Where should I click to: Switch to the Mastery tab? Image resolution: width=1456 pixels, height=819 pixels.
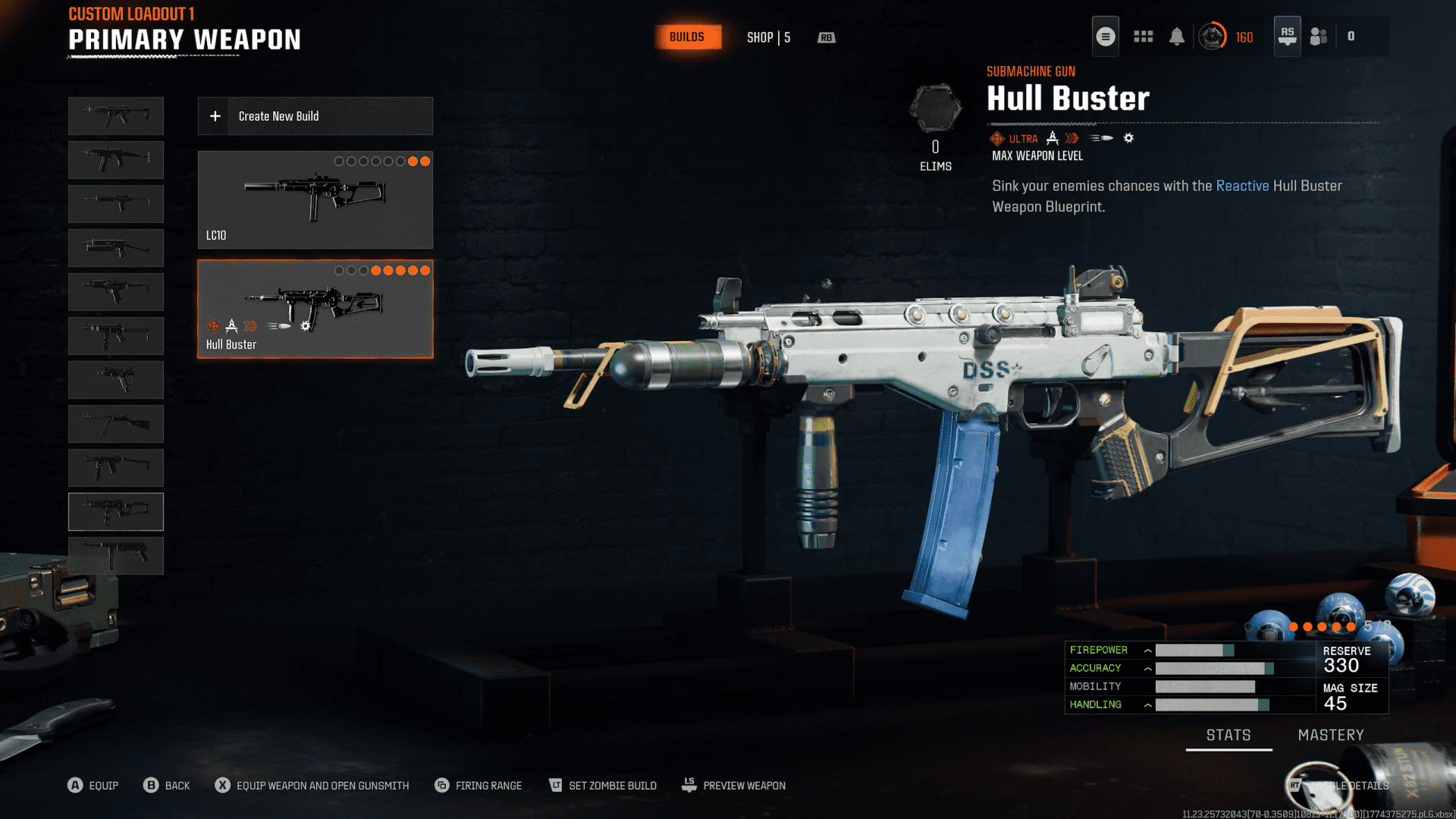tap(1330, 735)
